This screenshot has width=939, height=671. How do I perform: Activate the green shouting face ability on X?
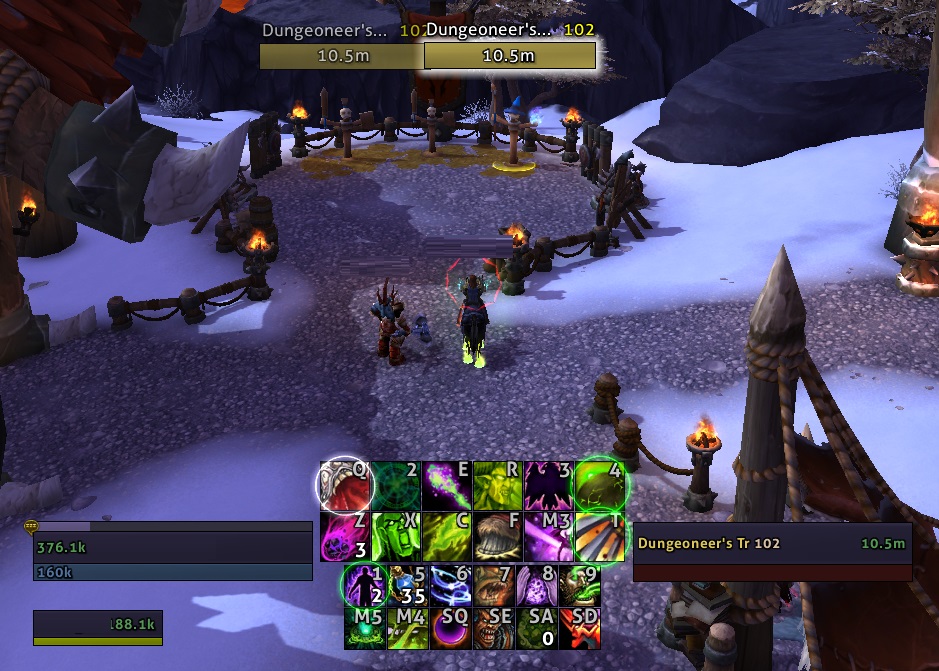(x=396, y=536)
